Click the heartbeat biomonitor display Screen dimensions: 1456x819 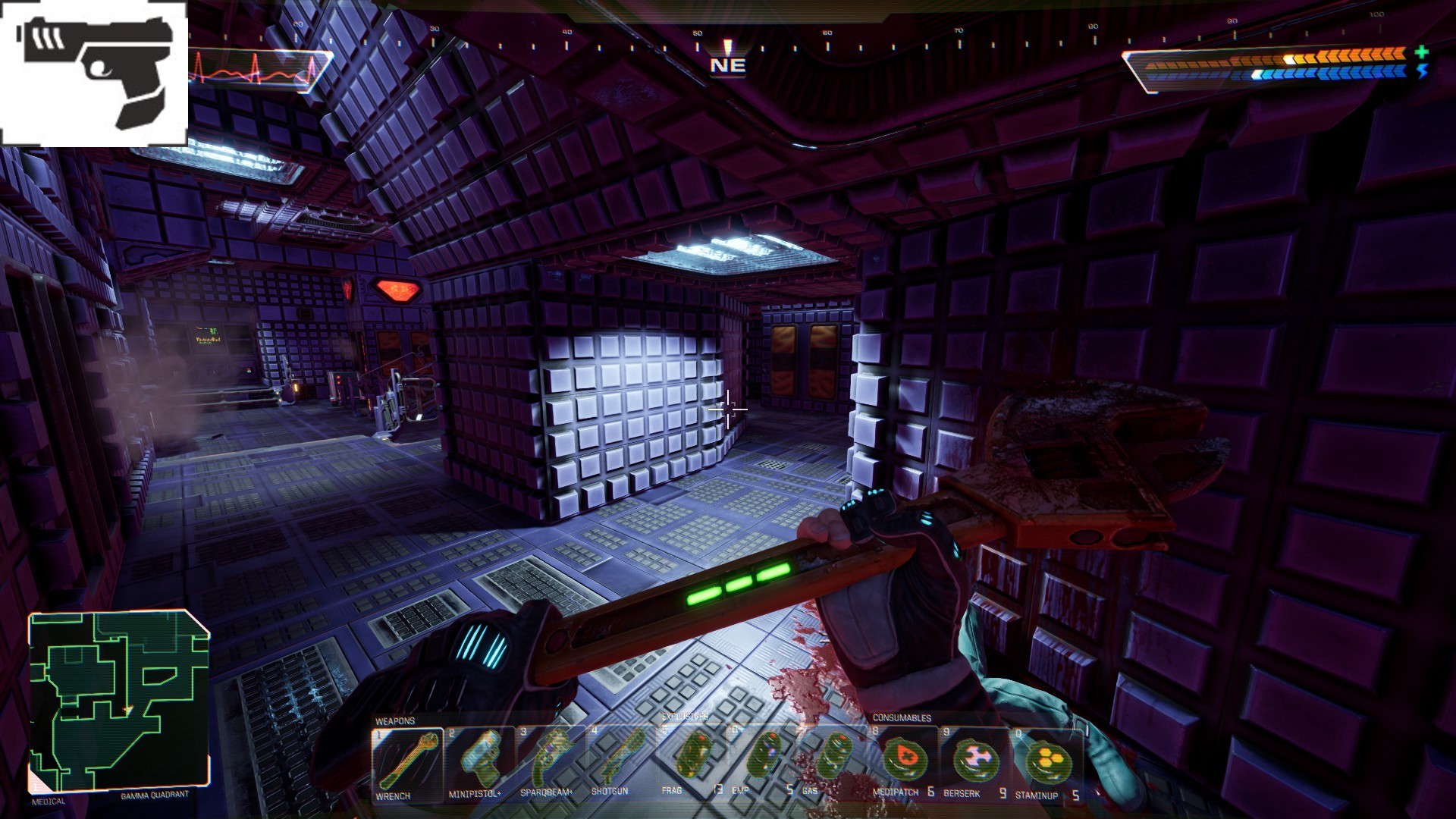point(258,71)
